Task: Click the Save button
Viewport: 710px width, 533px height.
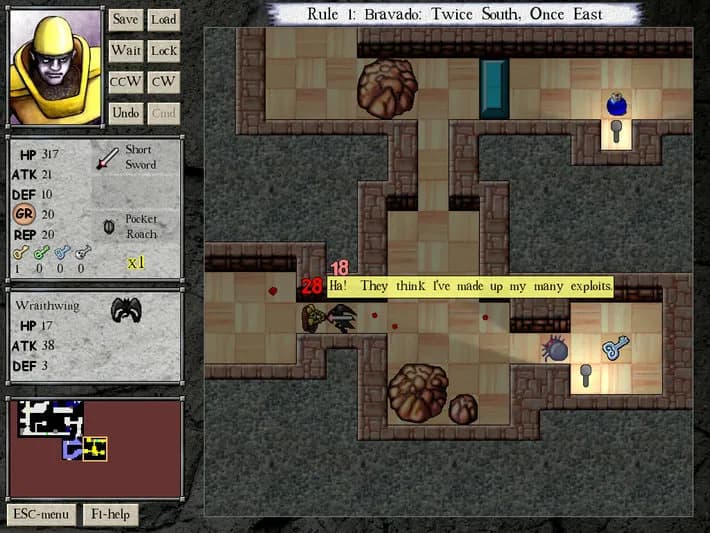Action: coord(125,19)
